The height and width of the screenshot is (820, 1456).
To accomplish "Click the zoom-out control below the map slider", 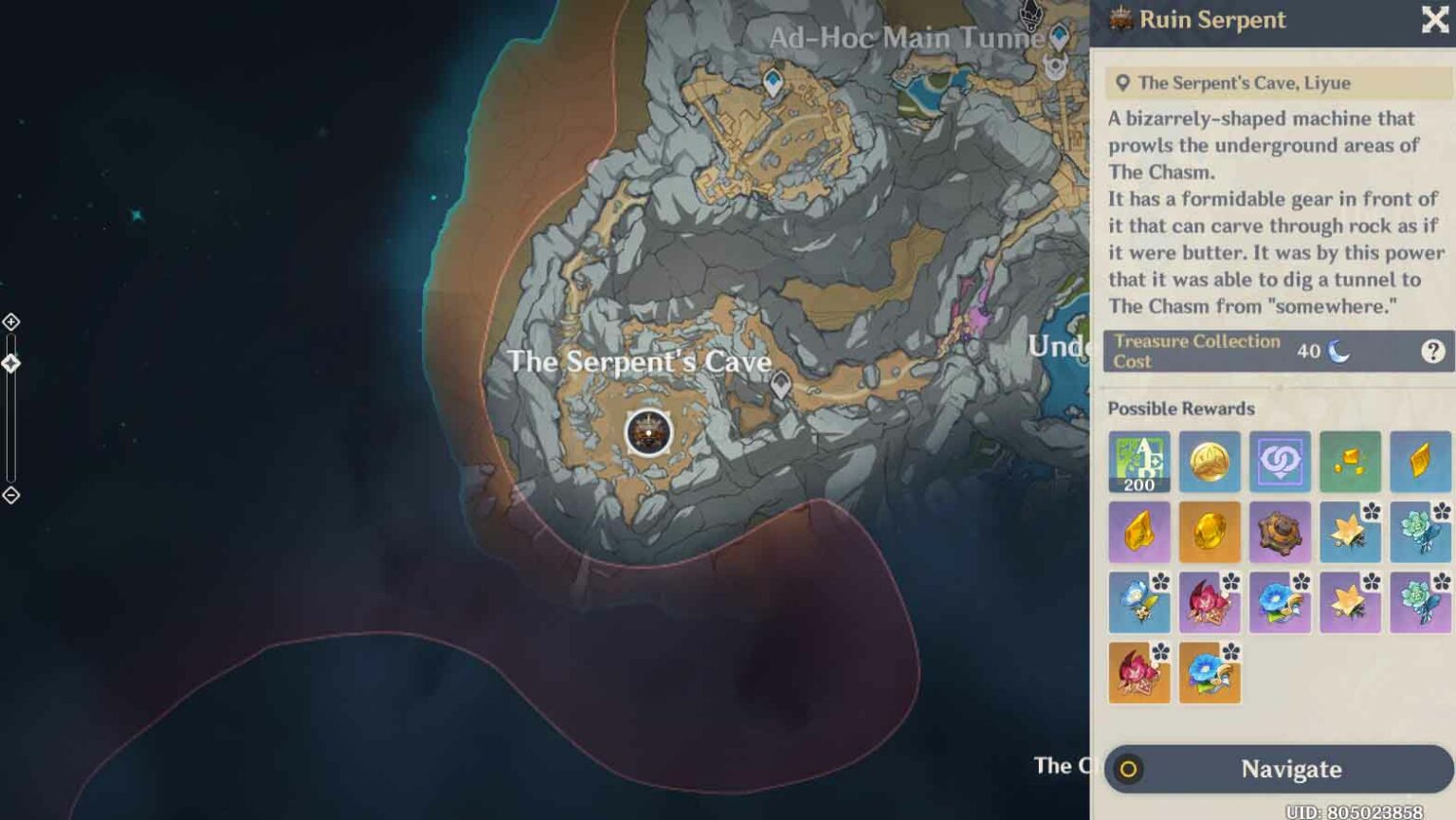I will (10, 495).
